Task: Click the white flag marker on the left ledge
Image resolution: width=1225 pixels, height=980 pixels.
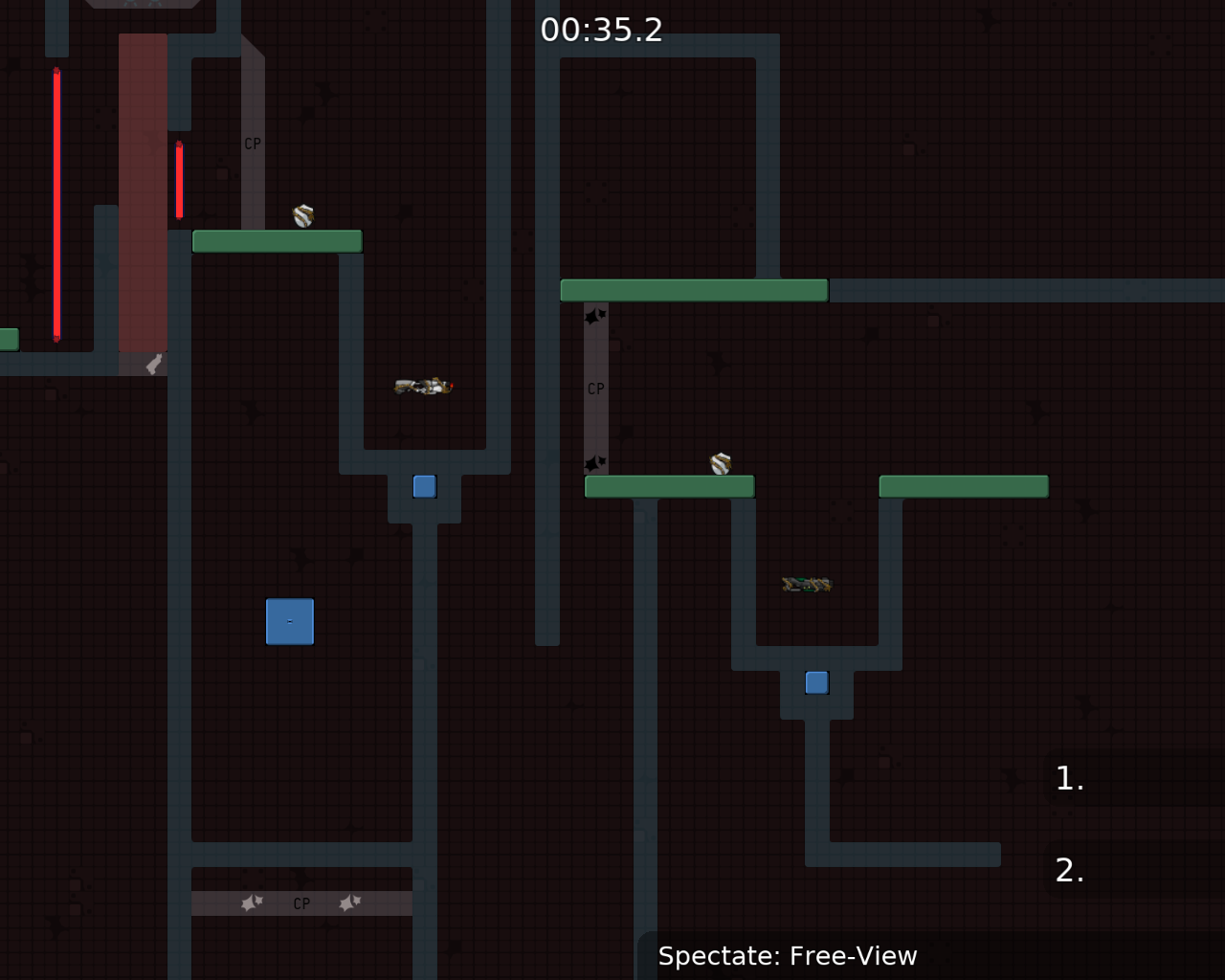Action: coord(151,366)
